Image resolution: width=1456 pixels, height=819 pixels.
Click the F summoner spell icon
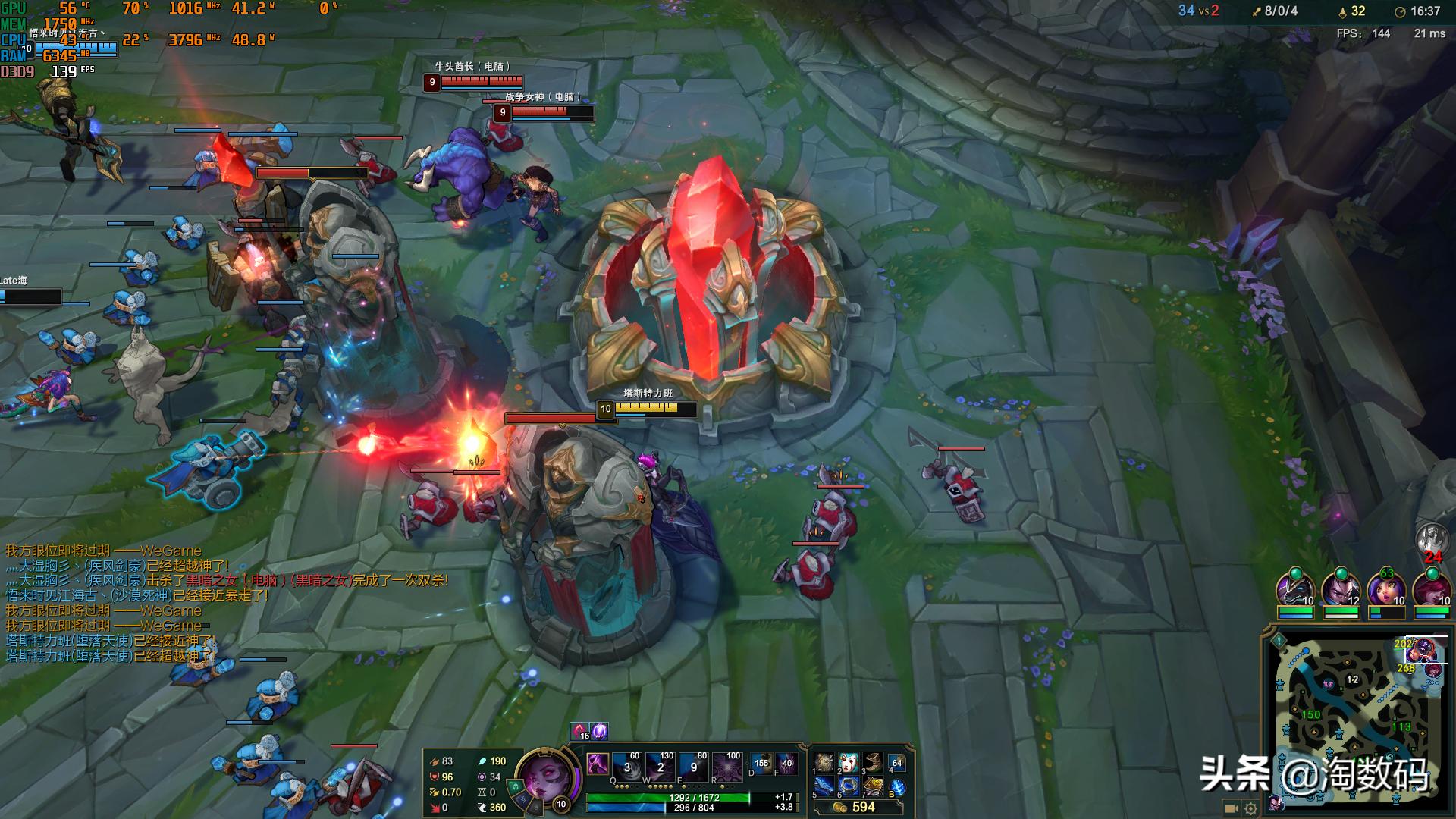coord(786,764)
